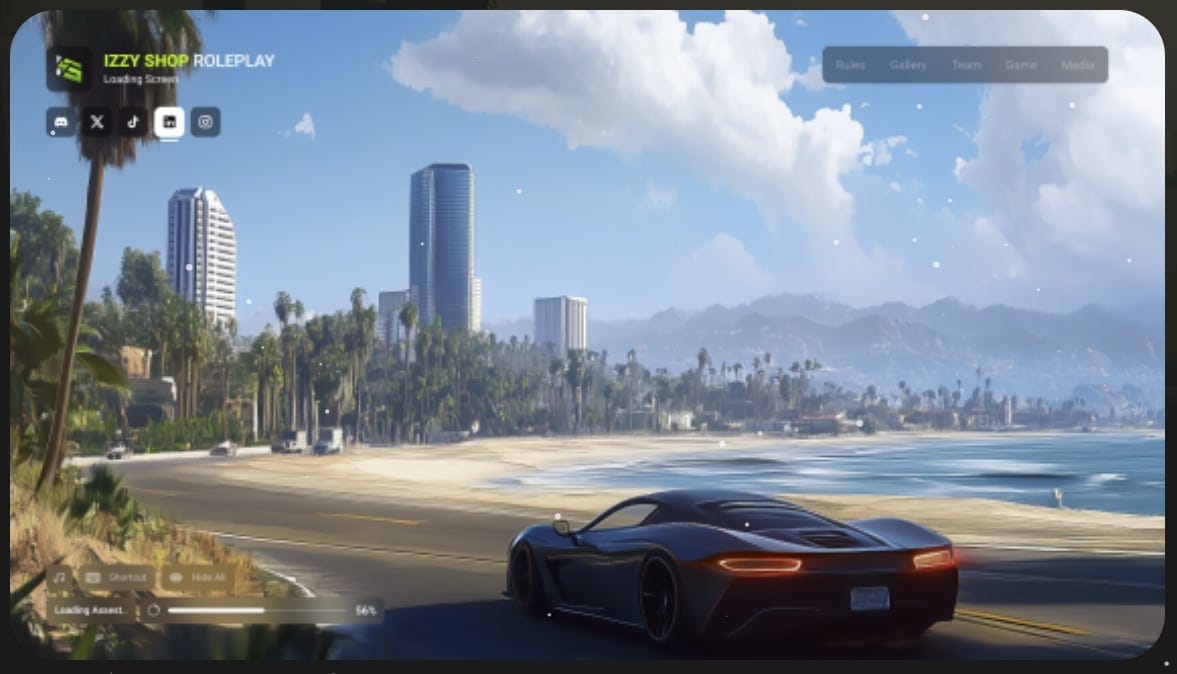1177x674 pixels.
Task: Show the Team tab
Action: [x=966, y=65]
